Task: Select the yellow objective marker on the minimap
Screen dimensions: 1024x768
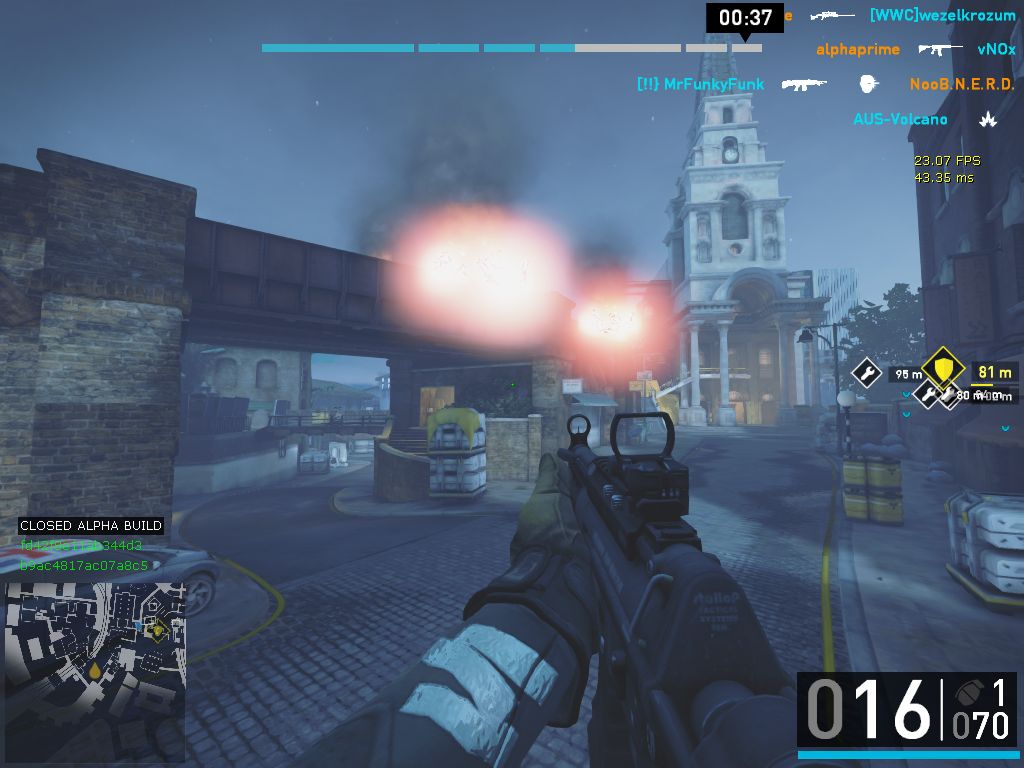Action: click(157, 629)
